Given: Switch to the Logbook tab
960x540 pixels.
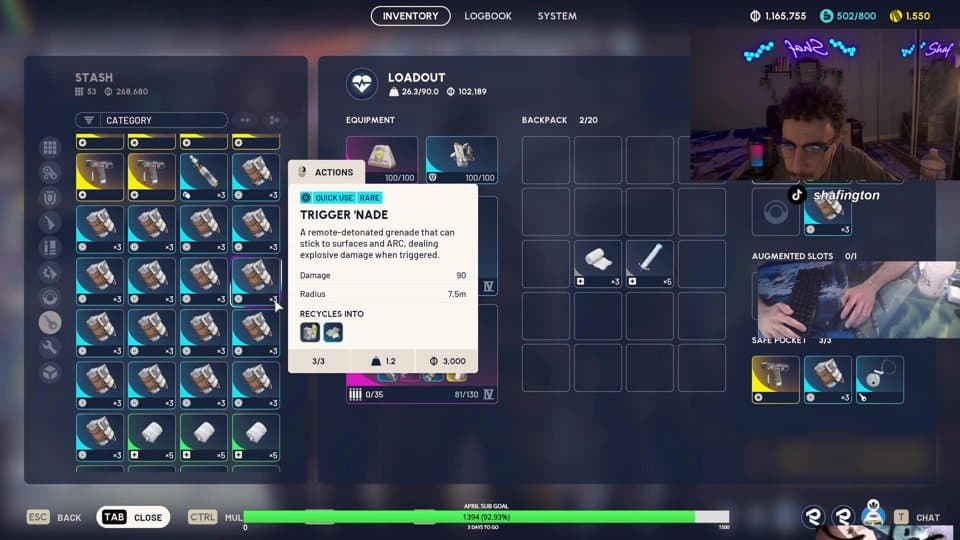Looking at the screenshot, I should [488, 16].
